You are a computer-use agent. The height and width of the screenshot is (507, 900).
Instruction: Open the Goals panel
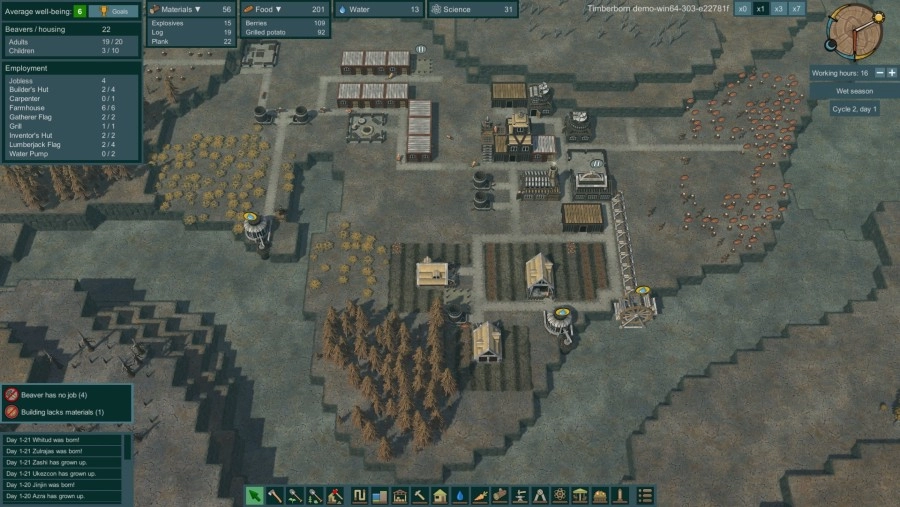pos(115,11)
